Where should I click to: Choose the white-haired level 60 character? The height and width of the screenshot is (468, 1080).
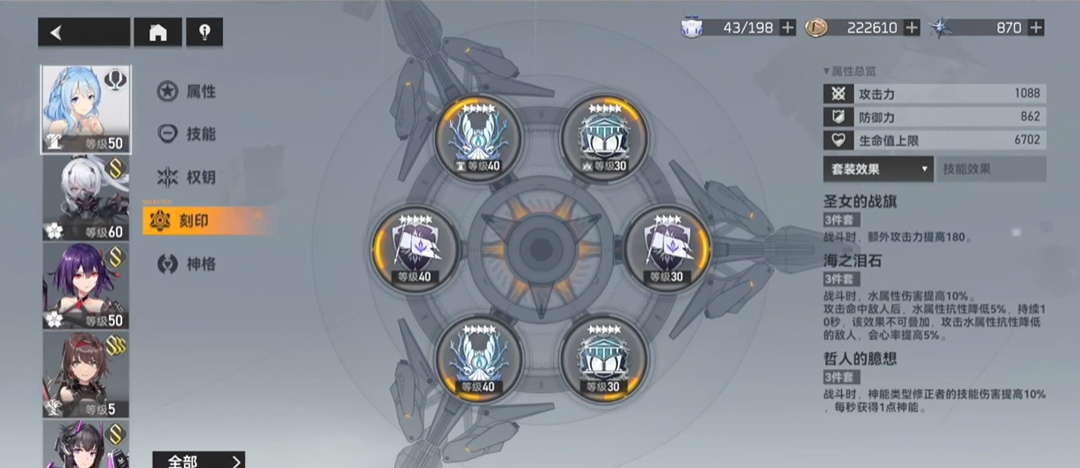86,199
